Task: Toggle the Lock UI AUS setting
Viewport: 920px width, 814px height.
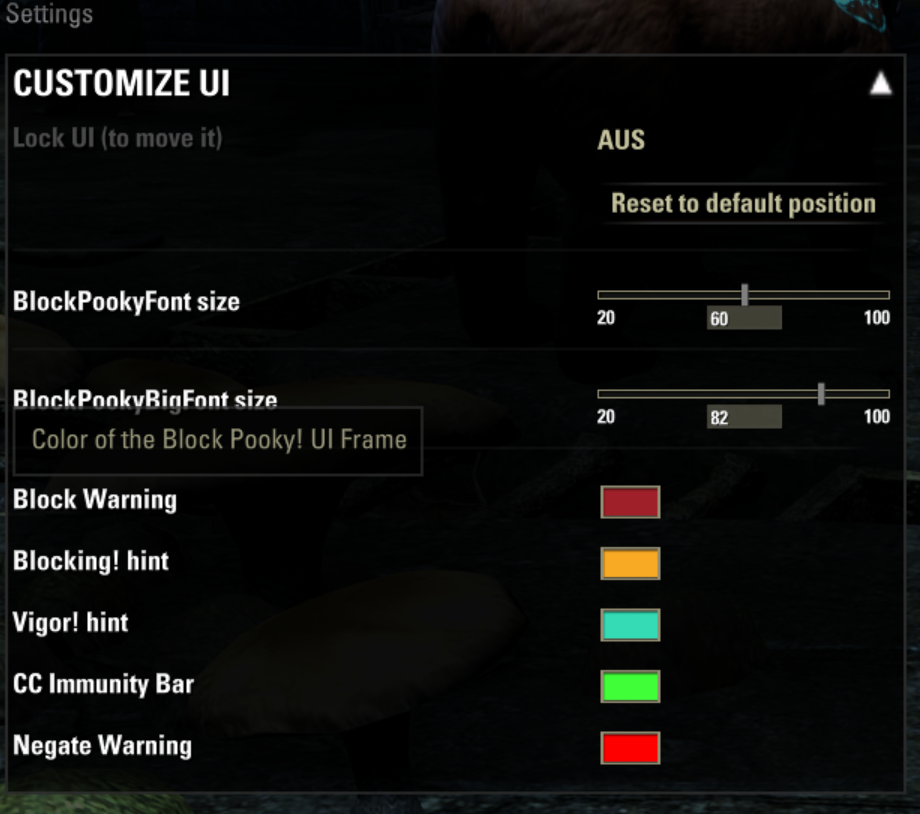Action: (621, 140)
